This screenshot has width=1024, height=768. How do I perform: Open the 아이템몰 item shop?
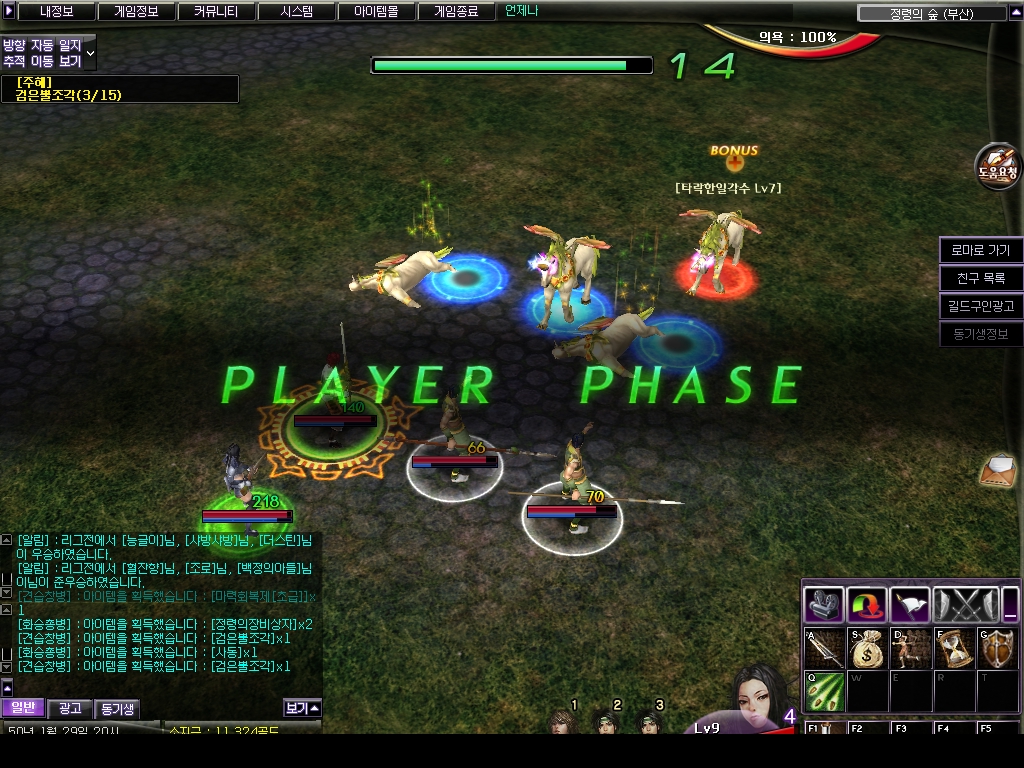pyautogui.click(x=376, y=12)
